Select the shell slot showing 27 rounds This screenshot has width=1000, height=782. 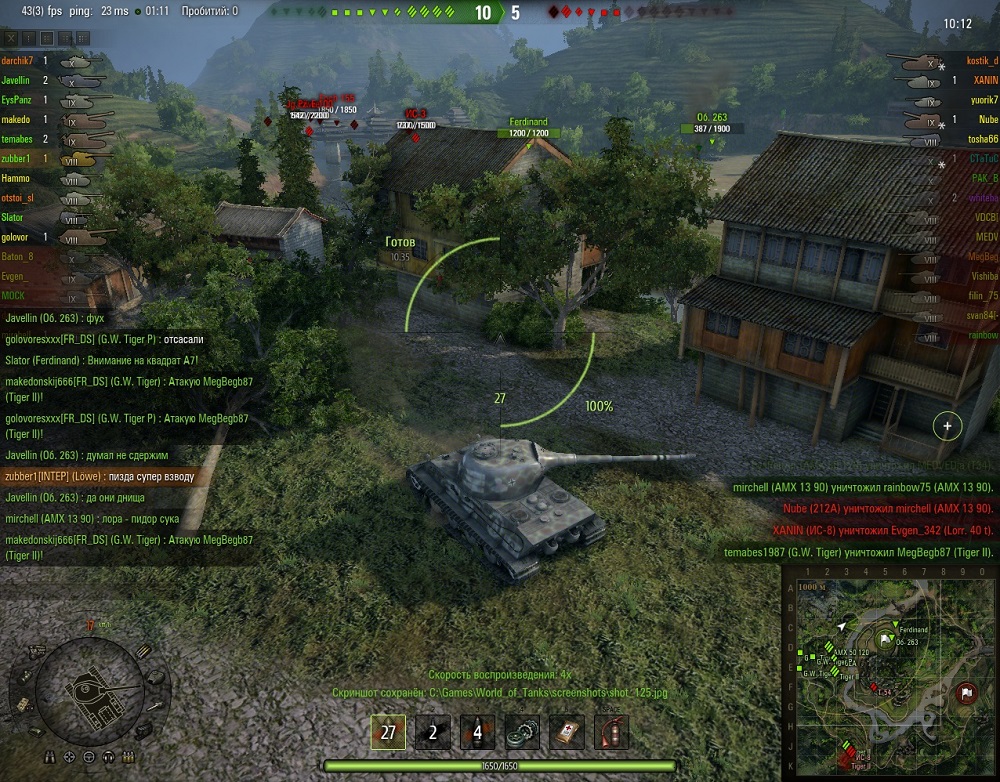click(389, 732)
